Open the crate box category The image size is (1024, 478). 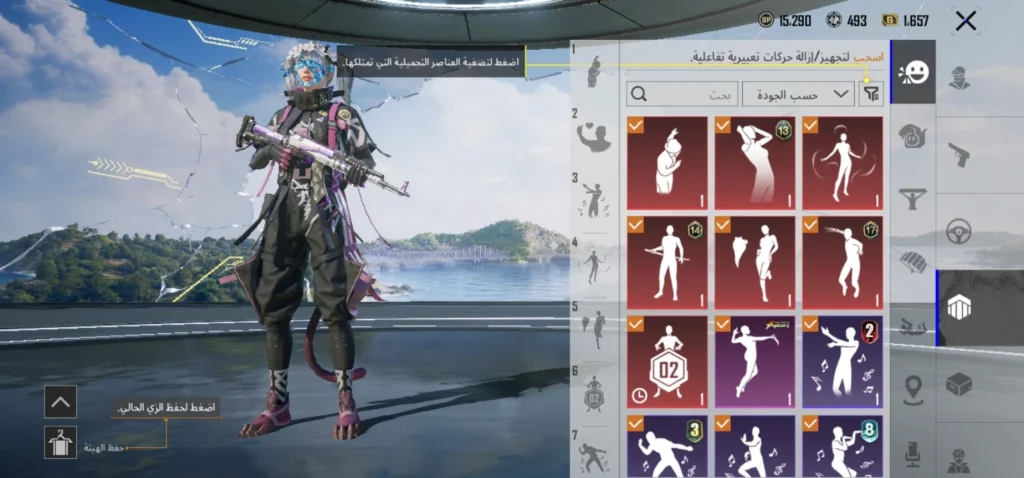[959, 384]
